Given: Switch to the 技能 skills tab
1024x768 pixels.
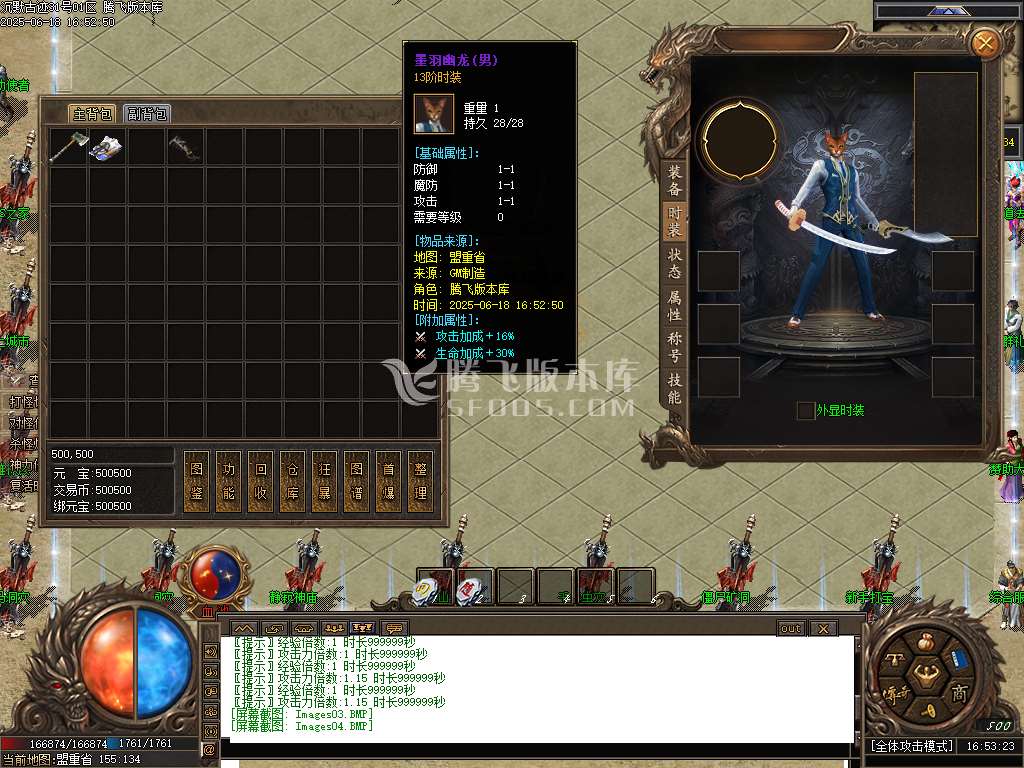Looking at the screenshot, I should [675, 388].
